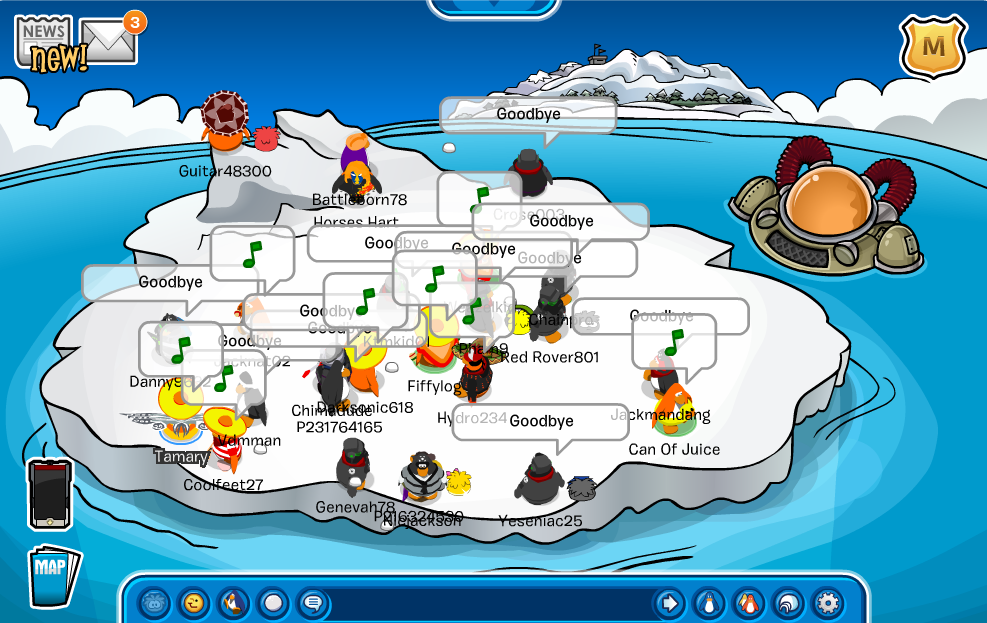
Task: Click the chat message input bar
Action: point(490,604)
